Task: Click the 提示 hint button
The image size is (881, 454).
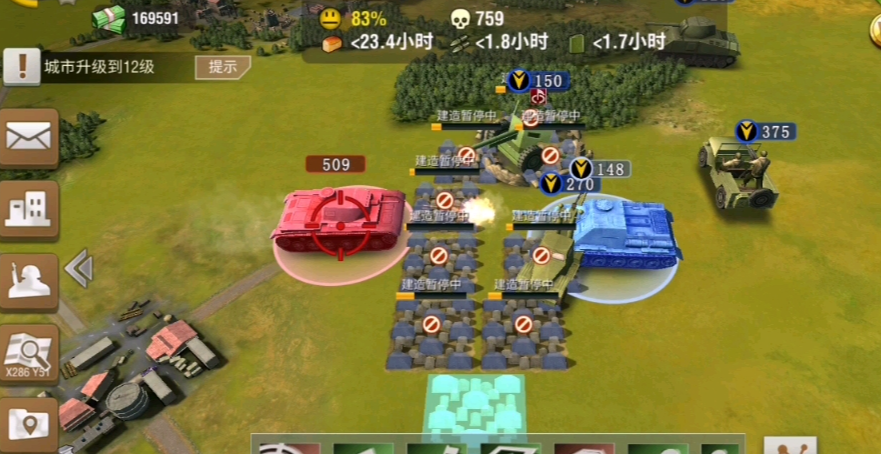Action: pos(222,67)
